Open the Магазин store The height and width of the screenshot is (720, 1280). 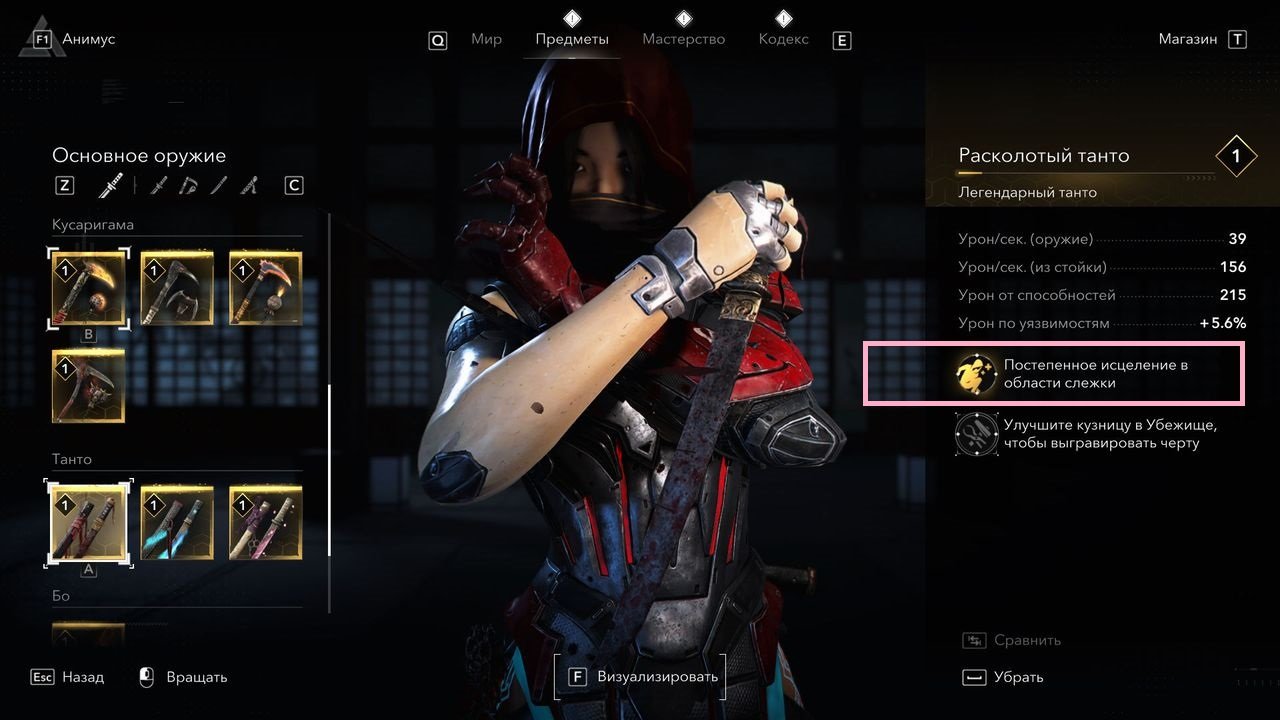[1188, 40]
